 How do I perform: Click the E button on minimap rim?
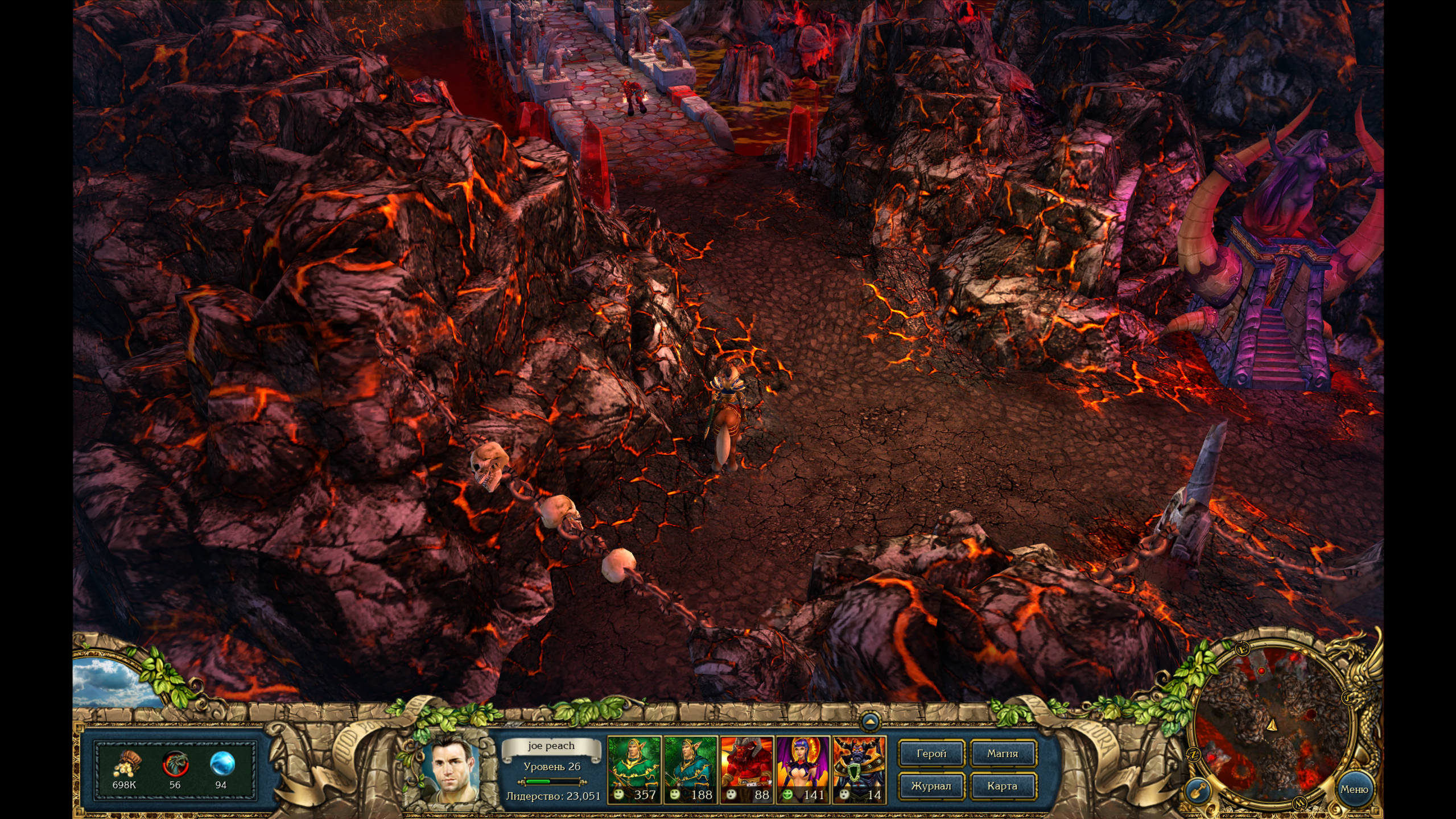tap(1242, 649)
